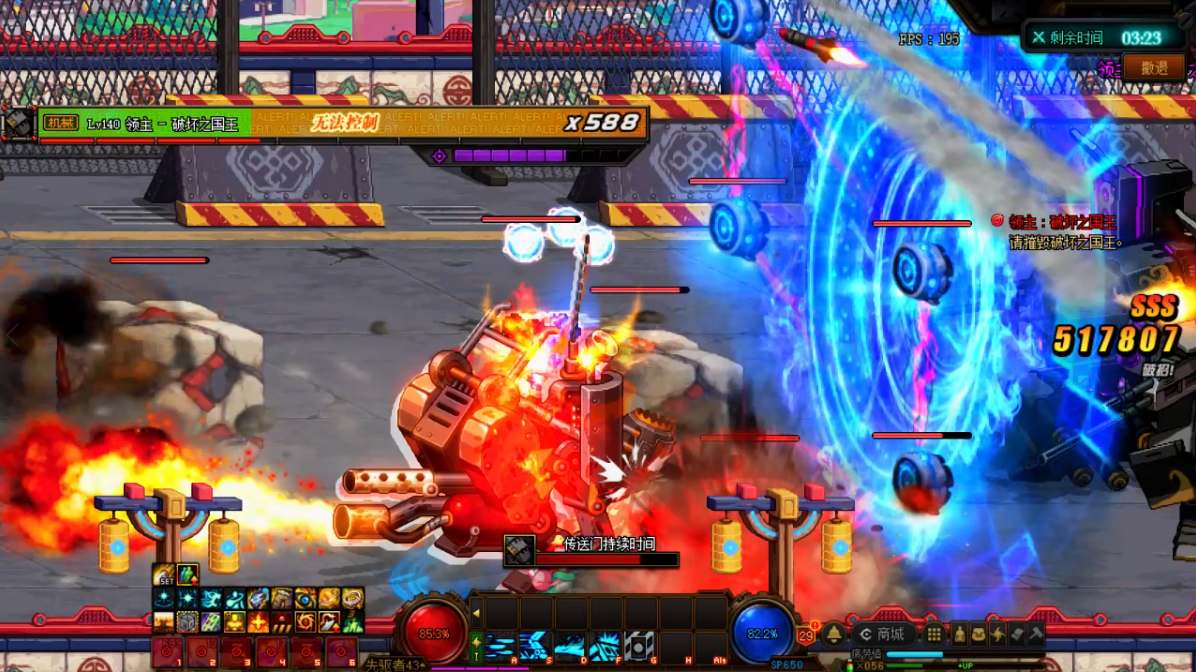Click the 撤退 retreat button
This screenshot has width=1196, height=672.
click(1154, 68)
